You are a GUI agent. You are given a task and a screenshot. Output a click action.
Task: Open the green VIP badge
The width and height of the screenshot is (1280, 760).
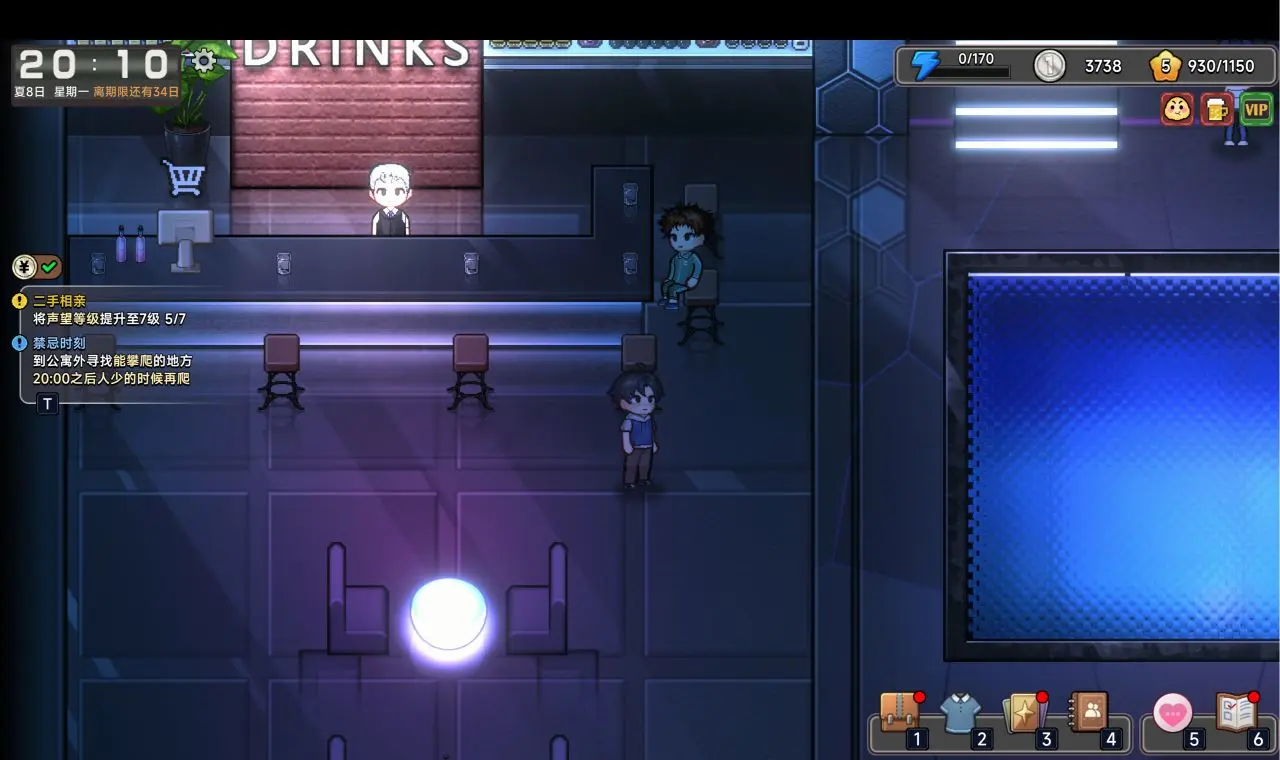pos(1256,109)
